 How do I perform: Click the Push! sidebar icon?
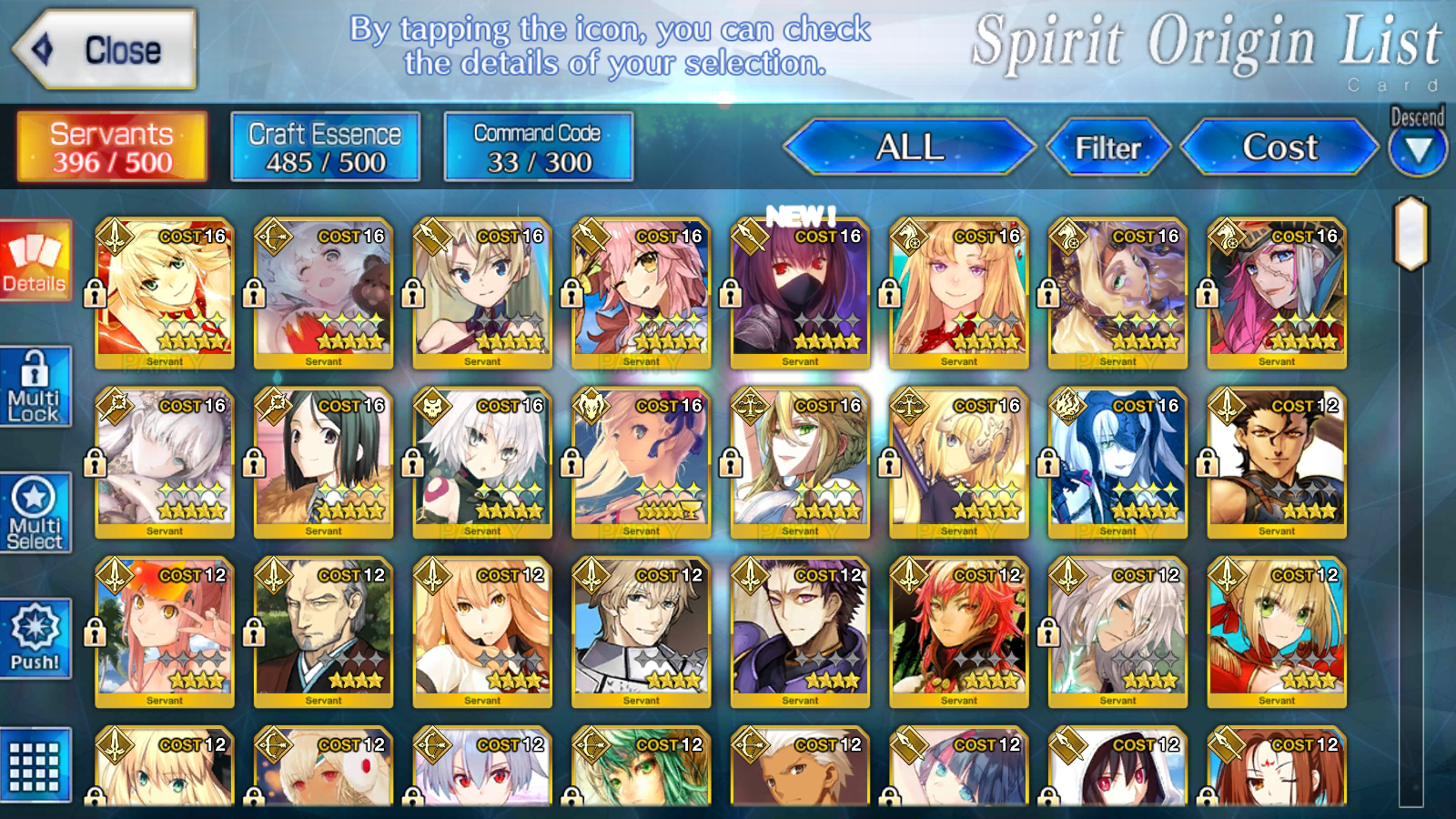click(35, 639)
